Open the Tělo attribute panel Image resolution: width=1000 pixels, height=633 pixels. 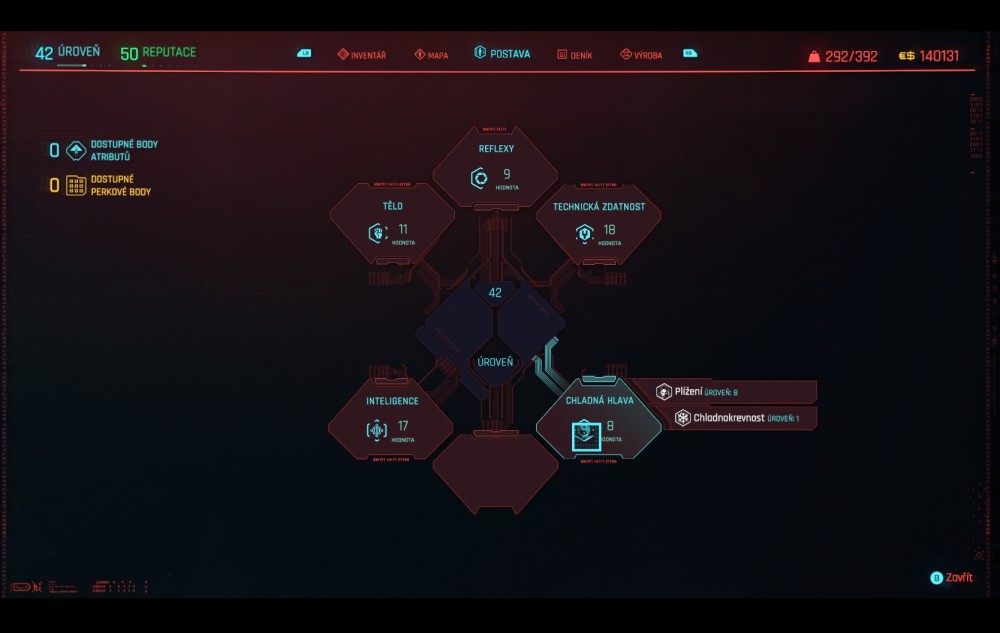coord(392,223)
